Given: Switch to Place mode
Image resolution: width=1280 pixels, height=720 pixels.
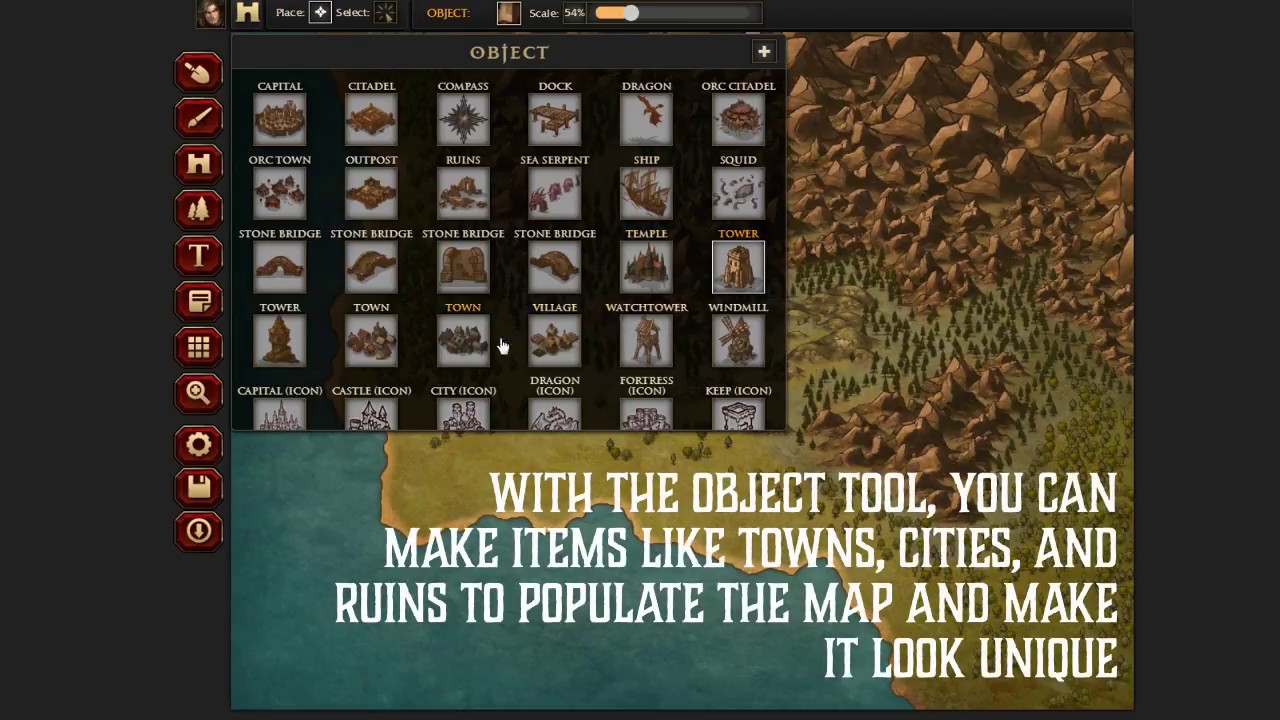Looking at the screenshot, I should (x=320, y=12).
